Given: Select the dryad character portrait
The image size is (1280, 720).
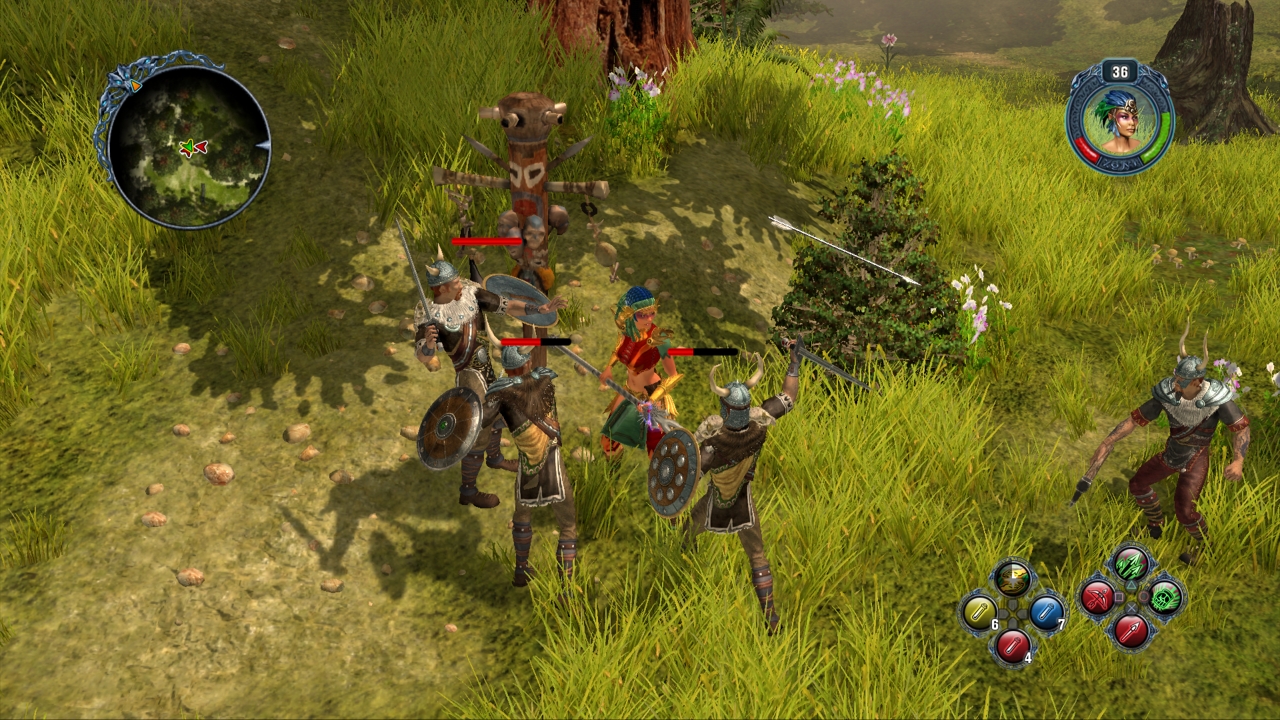Looking at the screenshot, I should point(1120,119).
